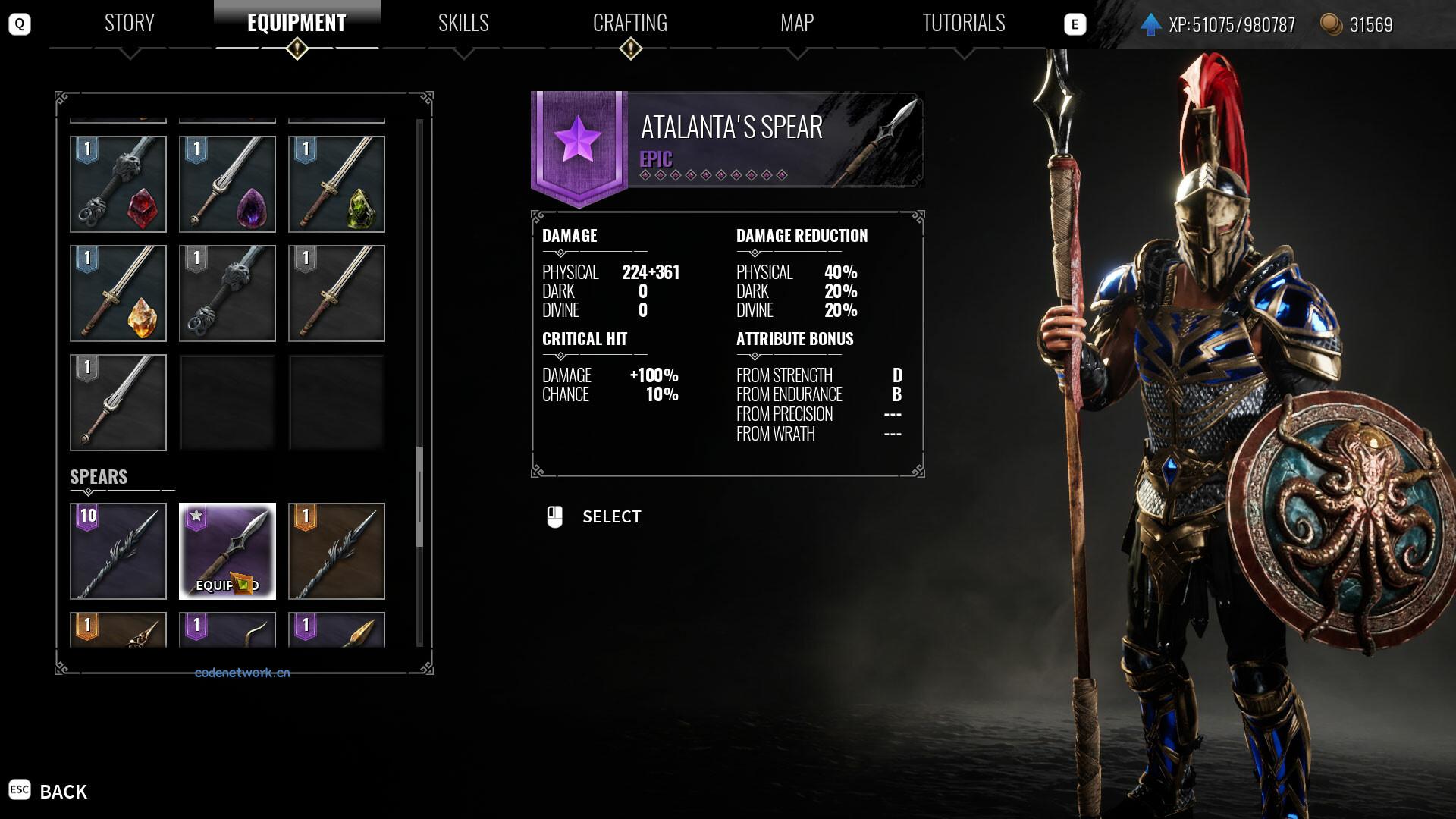This screenshot has height=819, width=1456.
Task: Choose the orange level 1 spear
Action: (337, 551)
